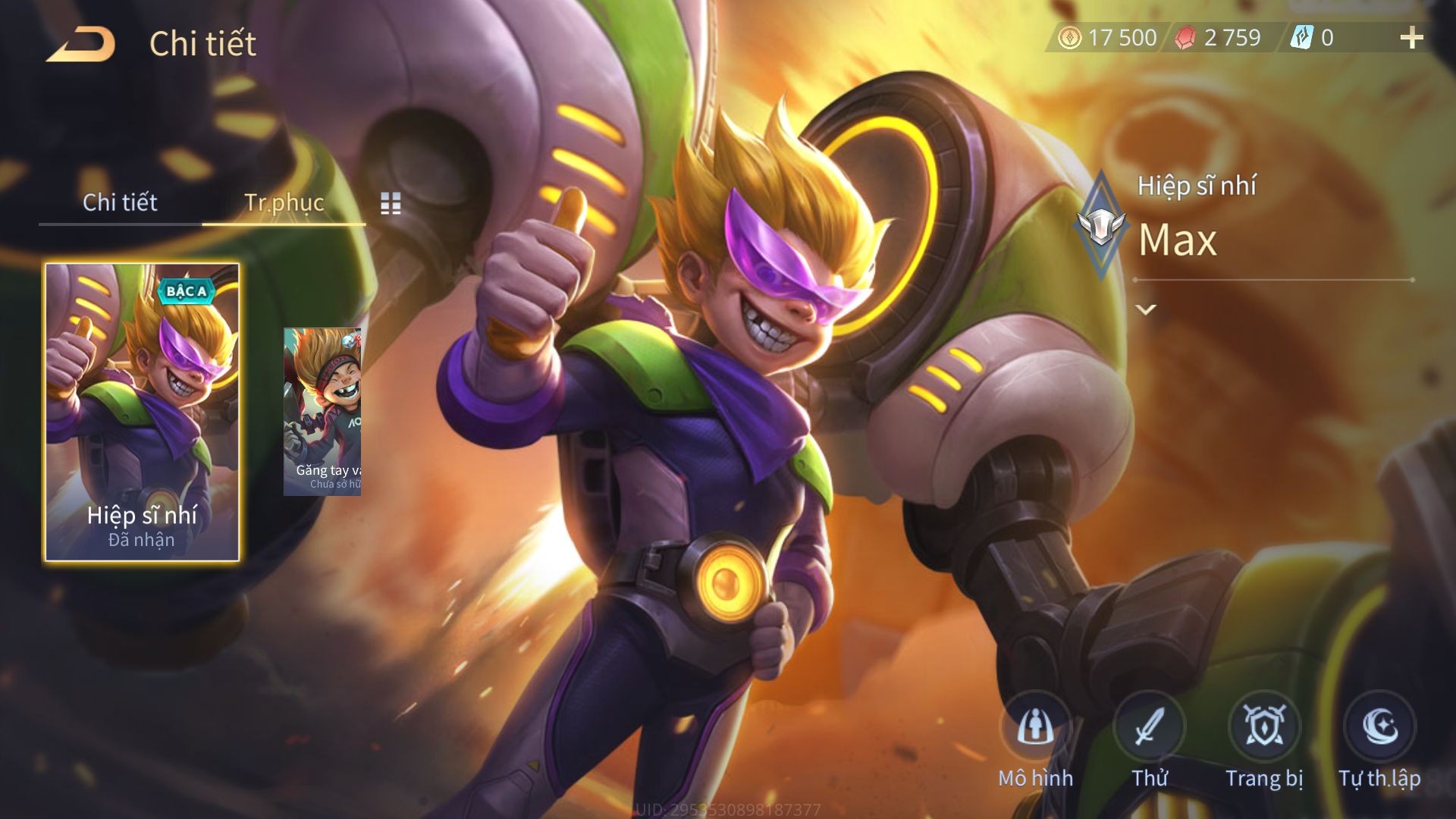Open the Mô hình model view

coord(1035,728)
